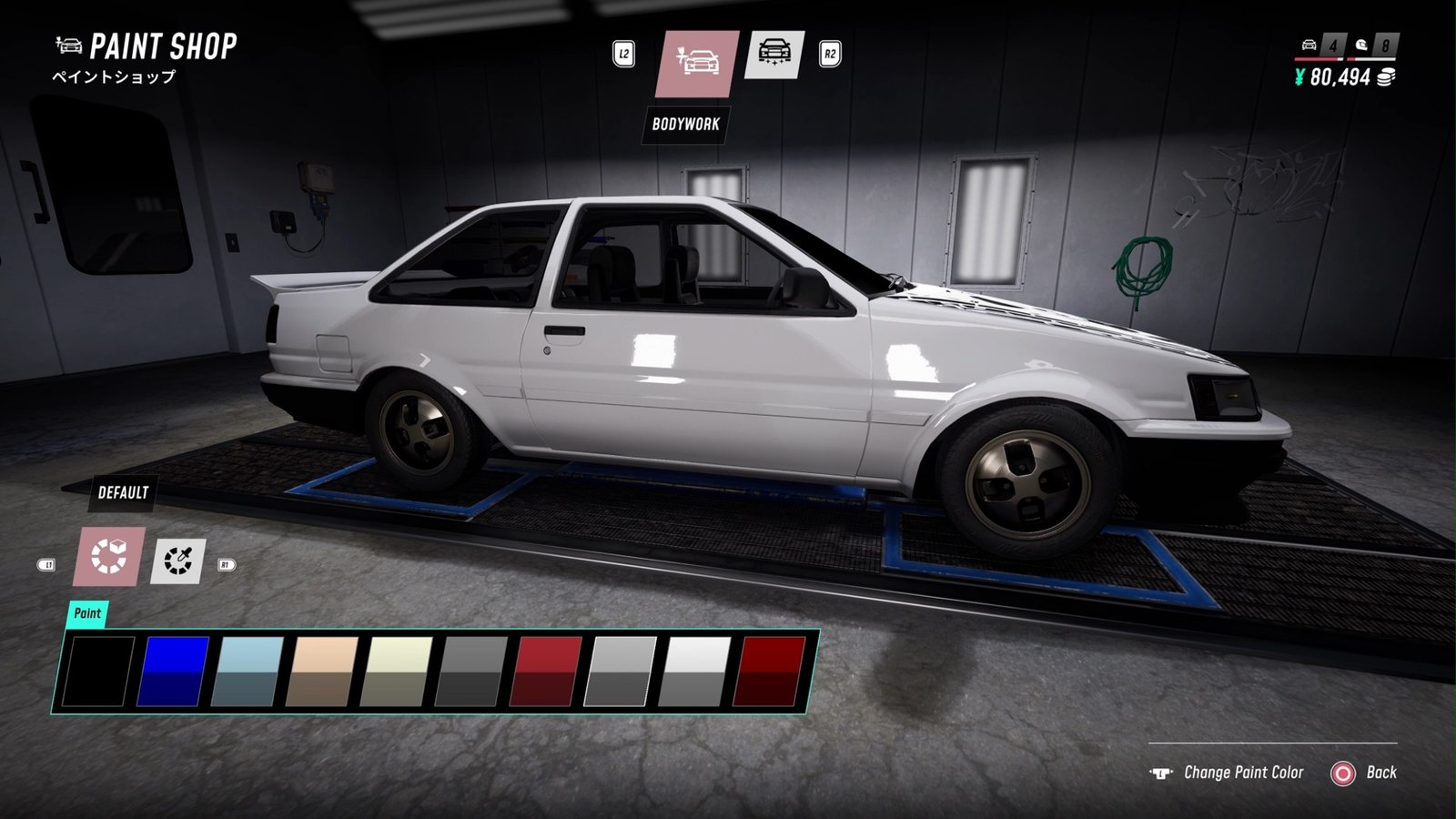Screen dimensions: 1456x819
Task: Select the peach beige paint swatch
Action: tap(322, 672)
